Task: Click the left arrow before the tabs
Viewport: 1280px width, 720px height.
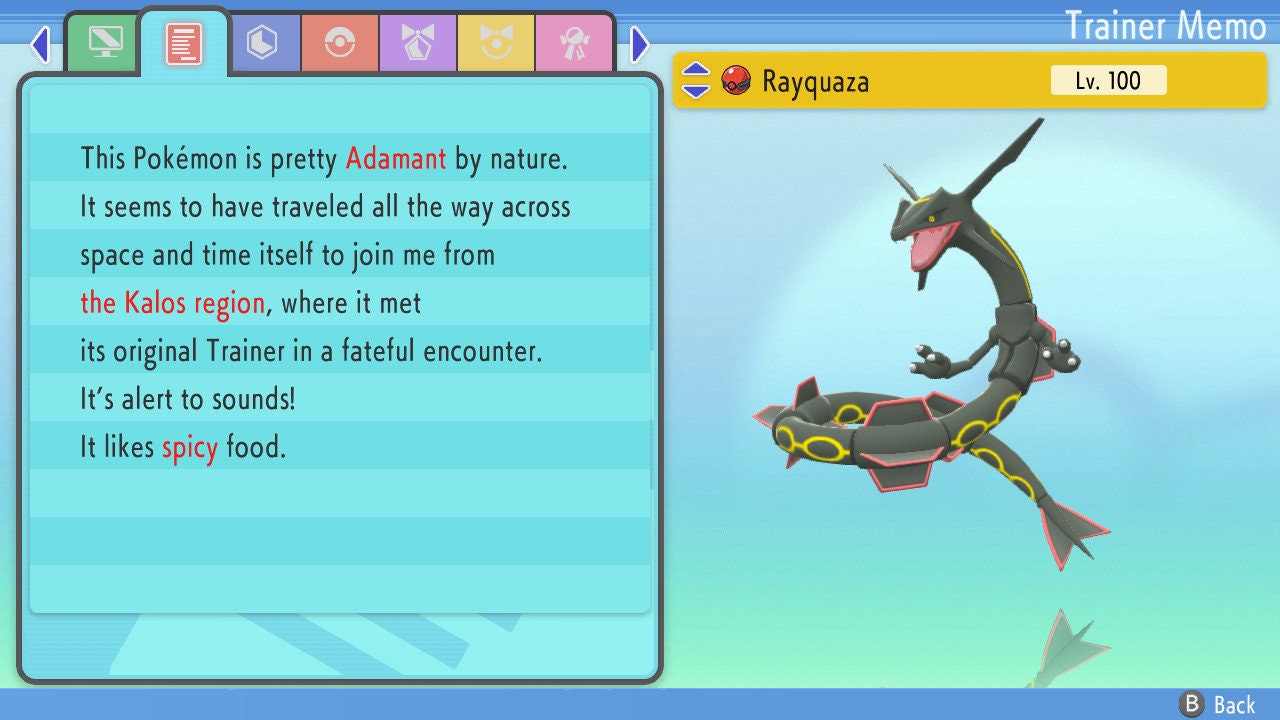Action: click(x=40, y=44)
